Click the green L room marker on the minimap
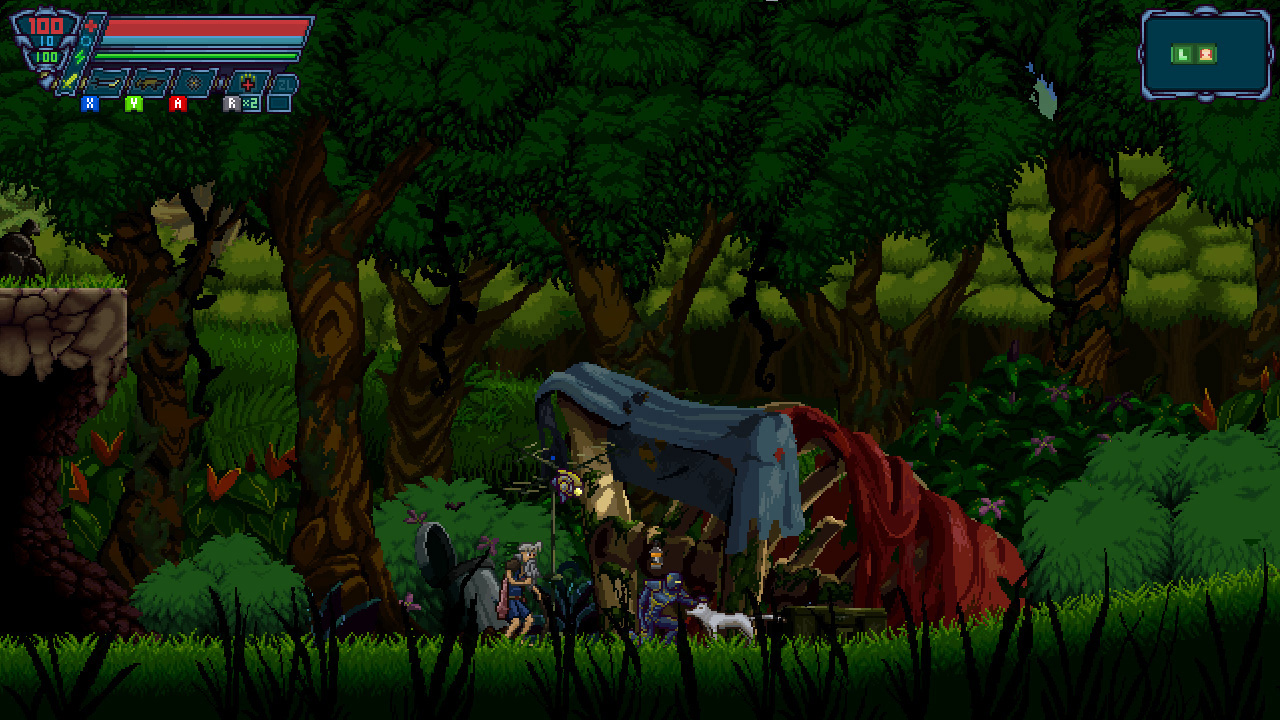Viewport: 1280px width, 720px height. click(x=1182, y=55)
